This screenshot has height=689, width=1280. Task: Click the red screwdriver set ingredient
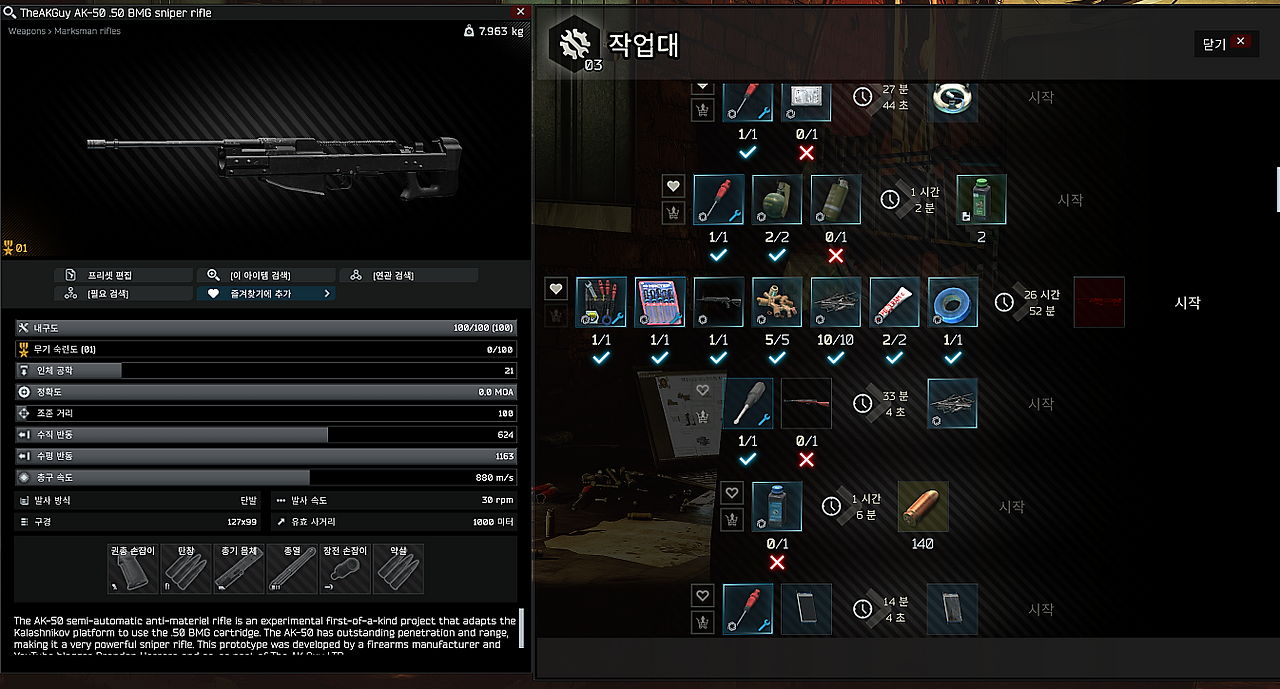(660, 302)
